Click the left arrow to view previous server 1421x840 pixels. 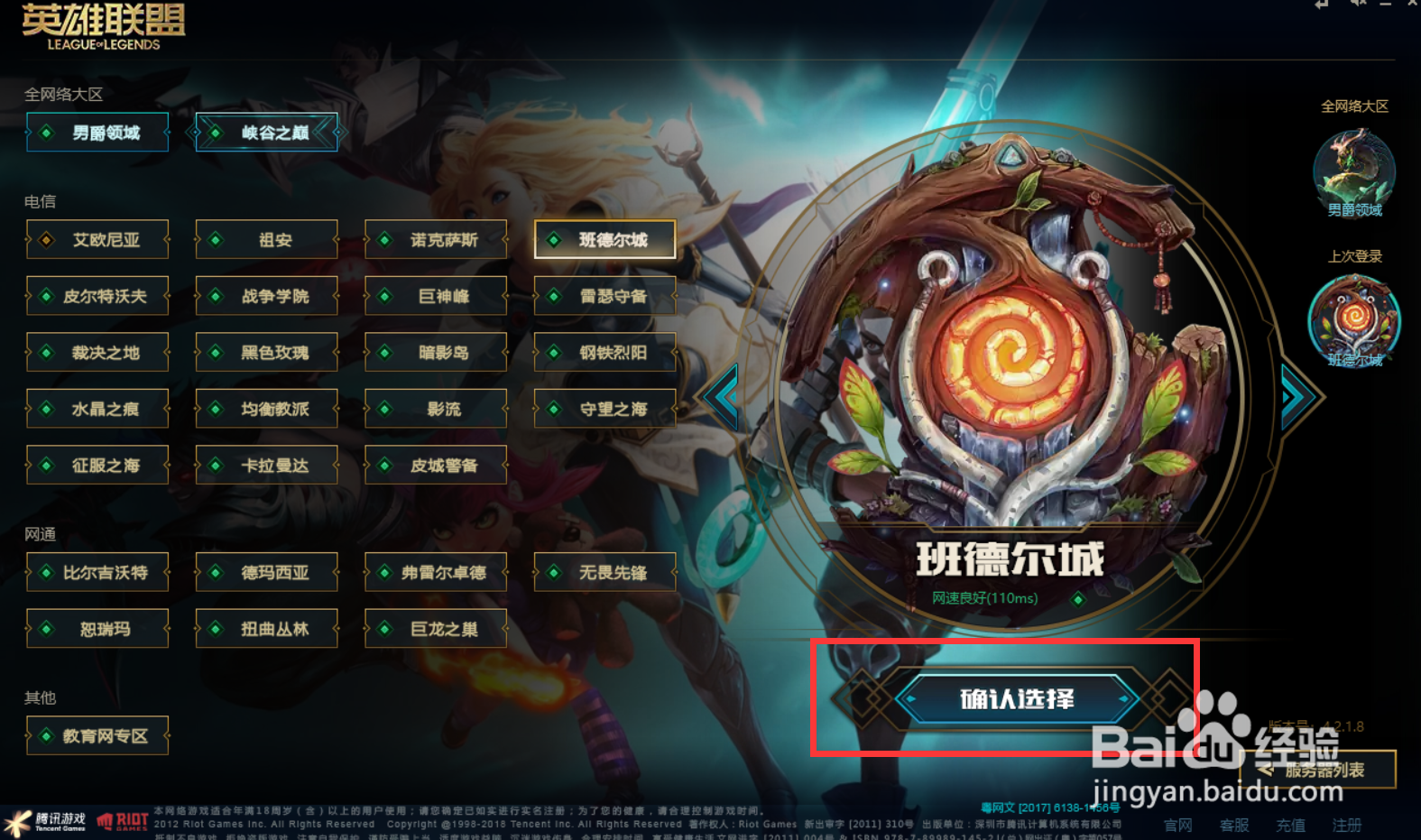pyautogui.click(x=722, y=395)
